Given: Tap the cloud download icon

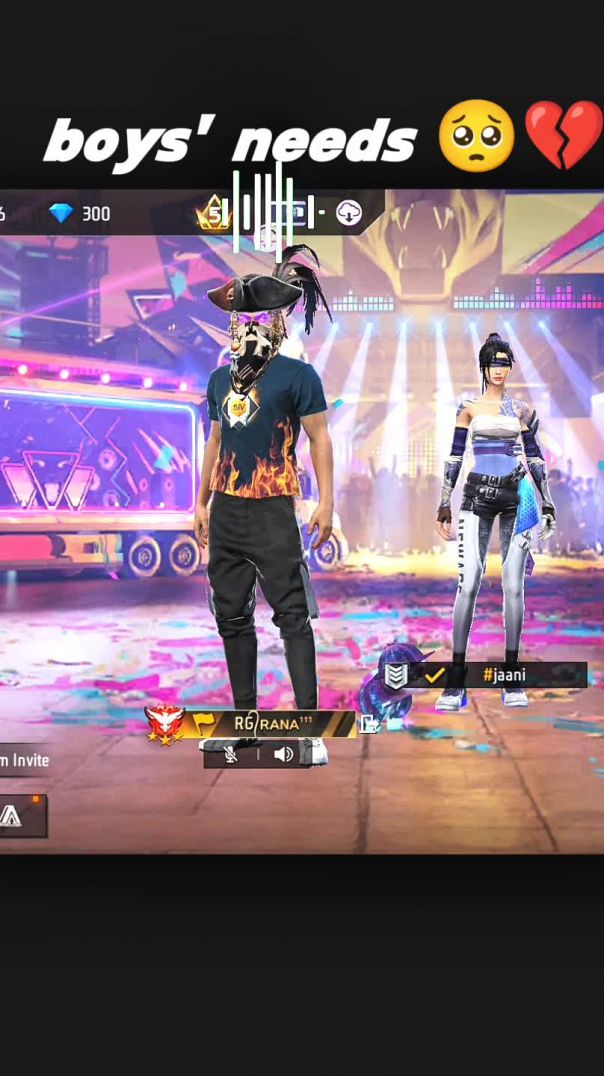Looking at the screenshot, I should point(348,213).
